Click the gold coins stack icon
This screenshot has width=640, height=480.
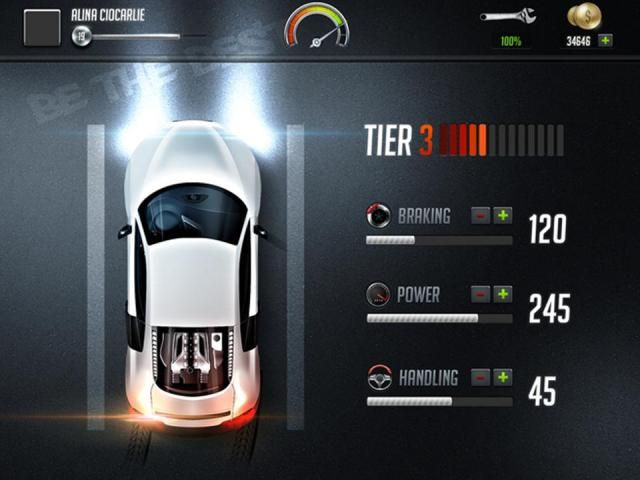[x=584, y=16]
